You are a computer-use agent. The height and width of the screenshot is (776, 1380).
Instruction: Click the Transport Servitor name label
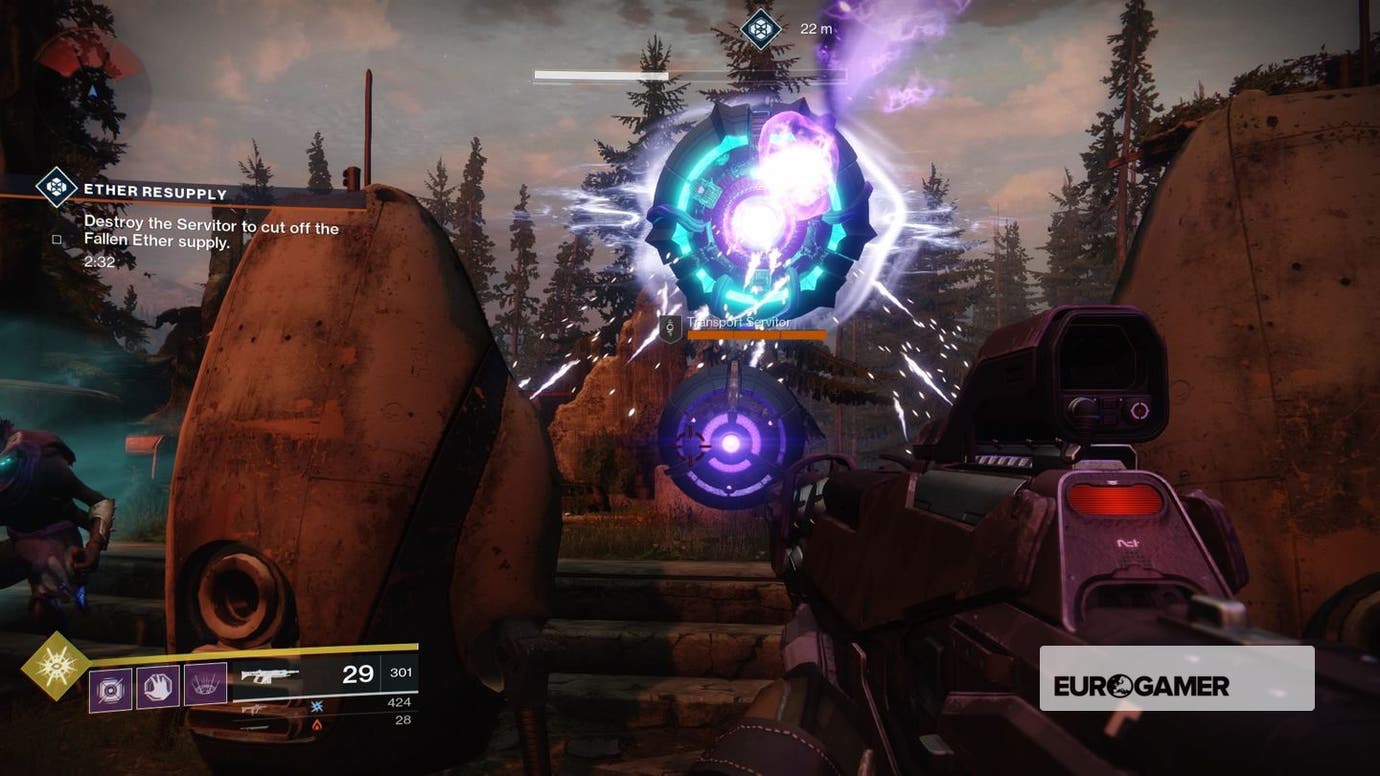click(x=739, y=322)
